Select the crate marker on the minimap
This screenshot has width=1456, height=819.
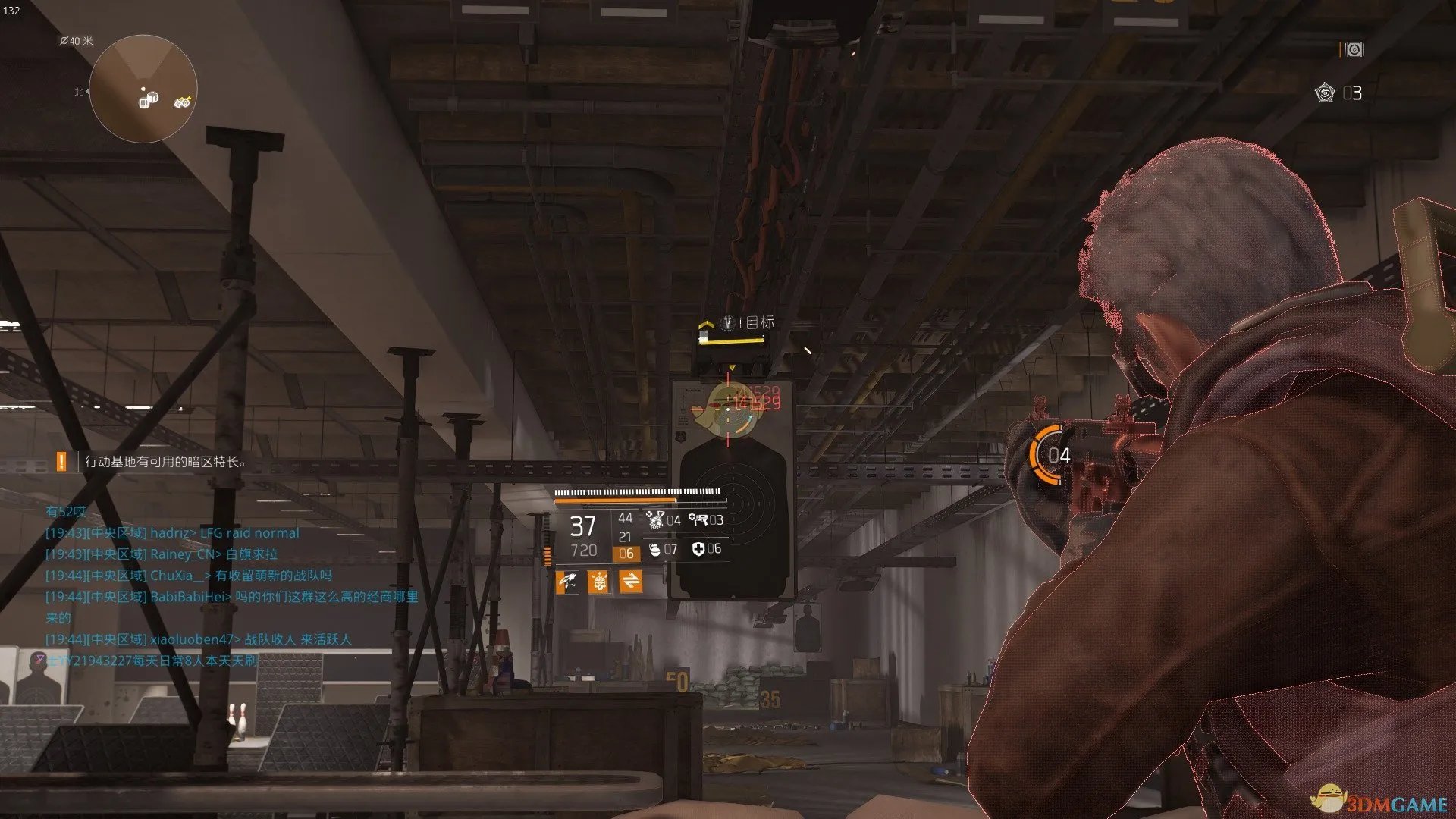coord(149,99)
